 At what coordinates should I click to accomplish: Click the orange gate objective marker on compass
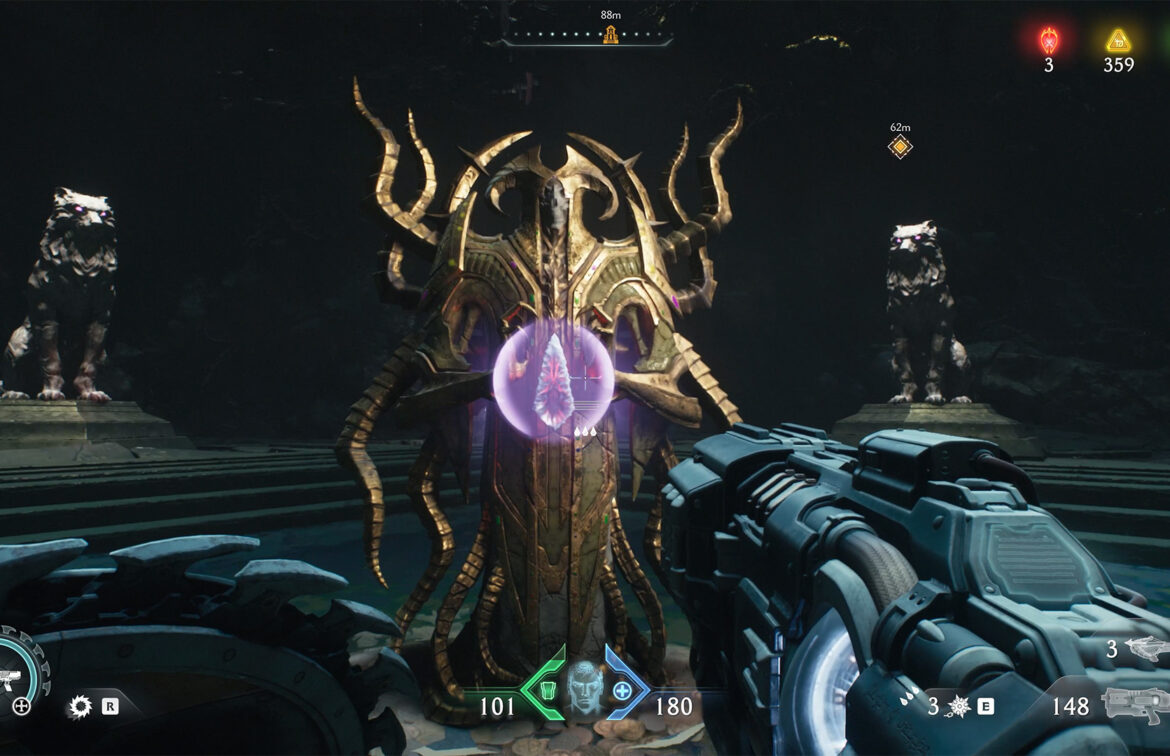[x=610, y=35]
